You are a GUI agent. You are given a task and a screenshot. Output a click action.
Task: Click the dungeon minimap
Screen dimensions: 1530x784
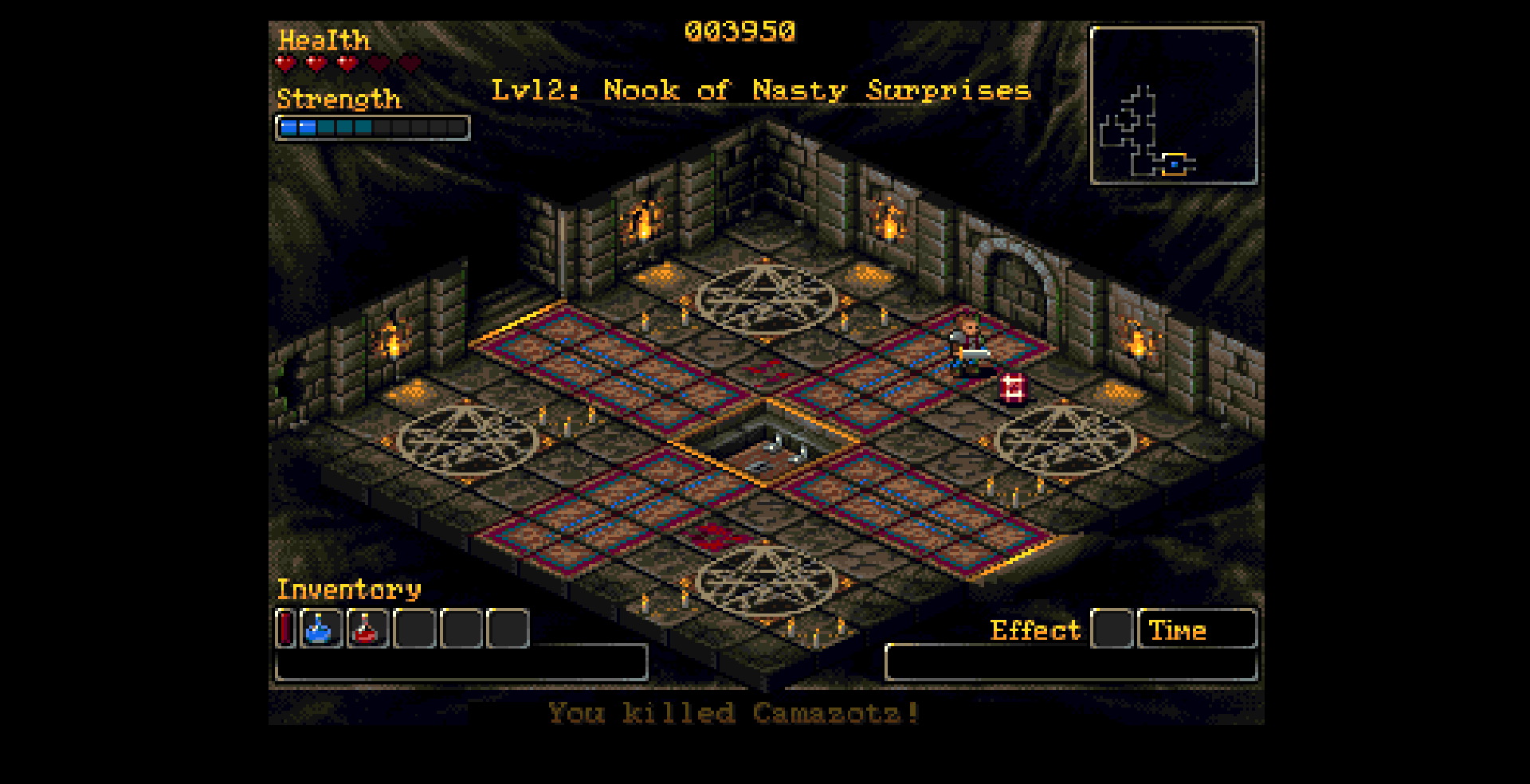click(1173, 105)
